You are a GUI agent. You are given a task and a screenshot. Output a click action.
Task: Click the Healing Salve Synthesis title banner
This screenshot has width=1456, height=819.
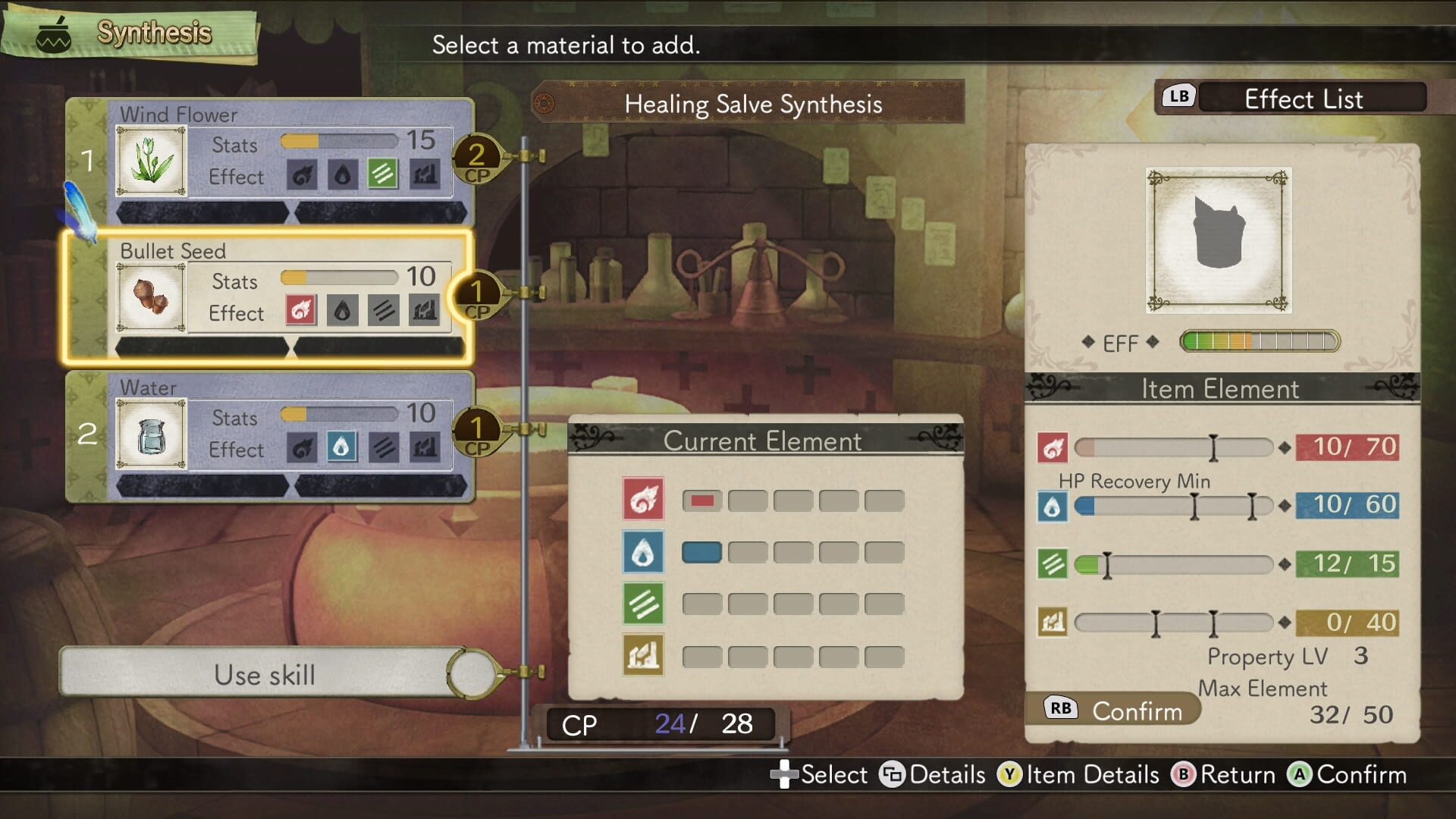[754, 105]
